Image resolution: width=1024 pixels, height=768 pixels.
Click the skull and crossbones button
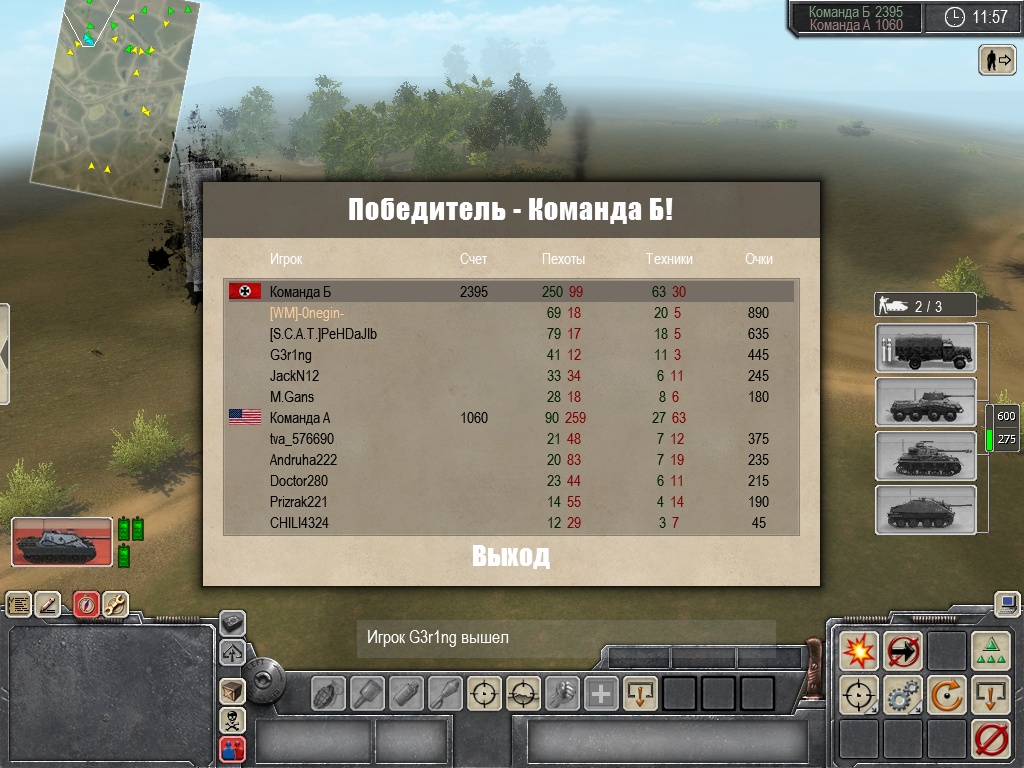click(x=232, y=719)
